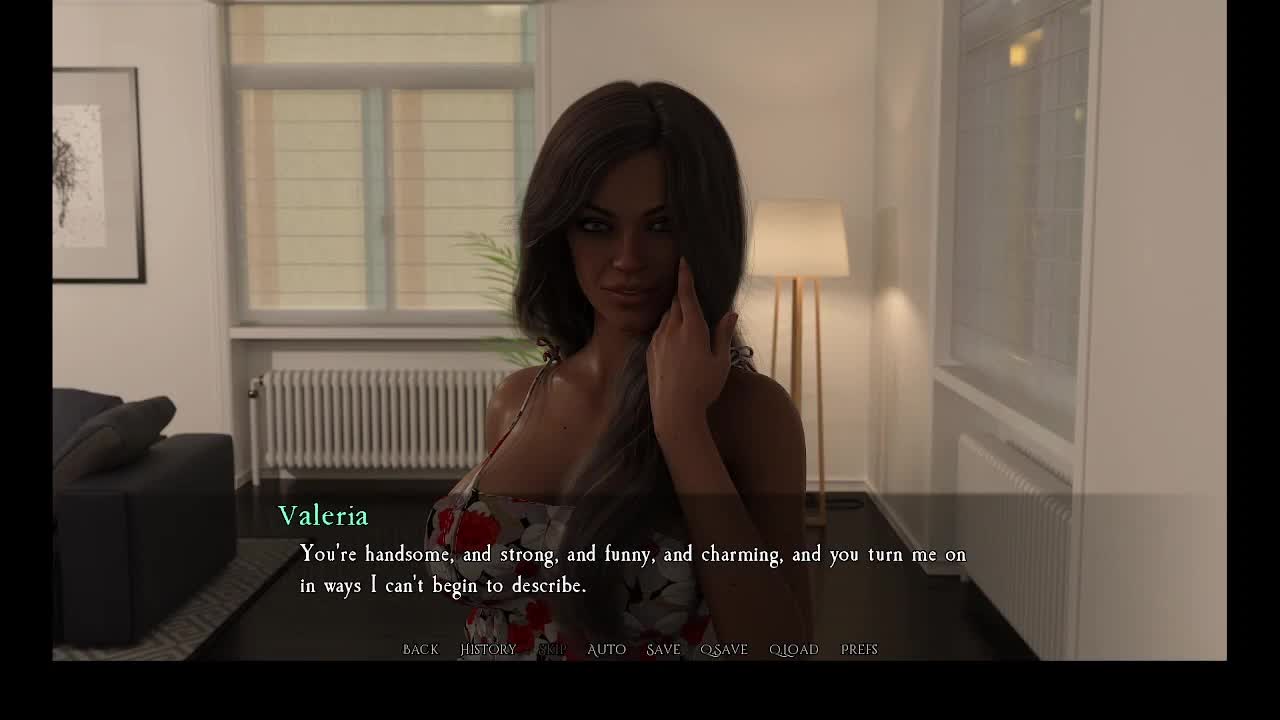Viewport: 1280px width, 720px height.
Task: Open the Prefs settings screen
Action: click(x=859, y=650)
